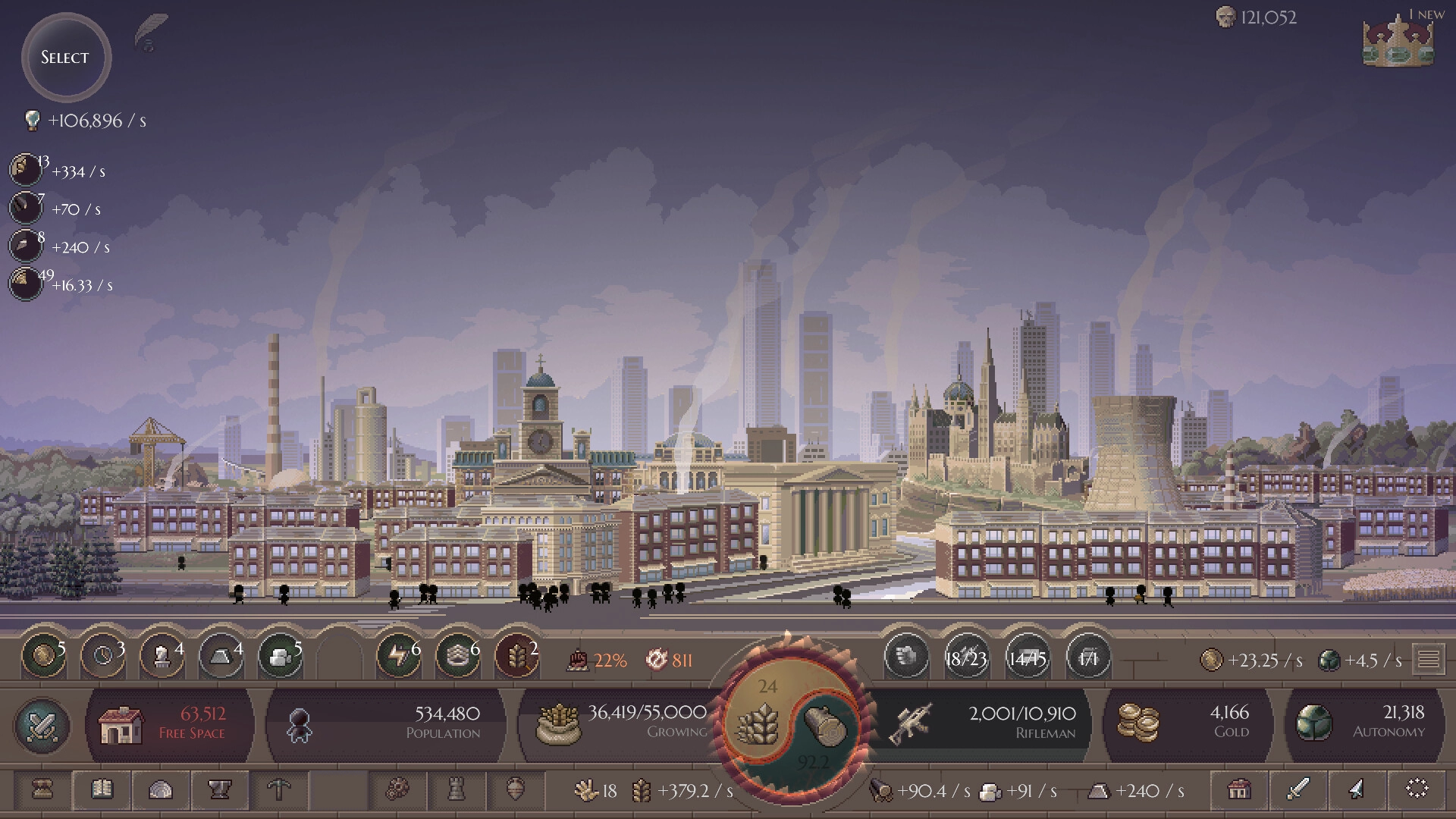1456x819 pixels.
Task: Open the list menu button
Action: coord(1429,659)
